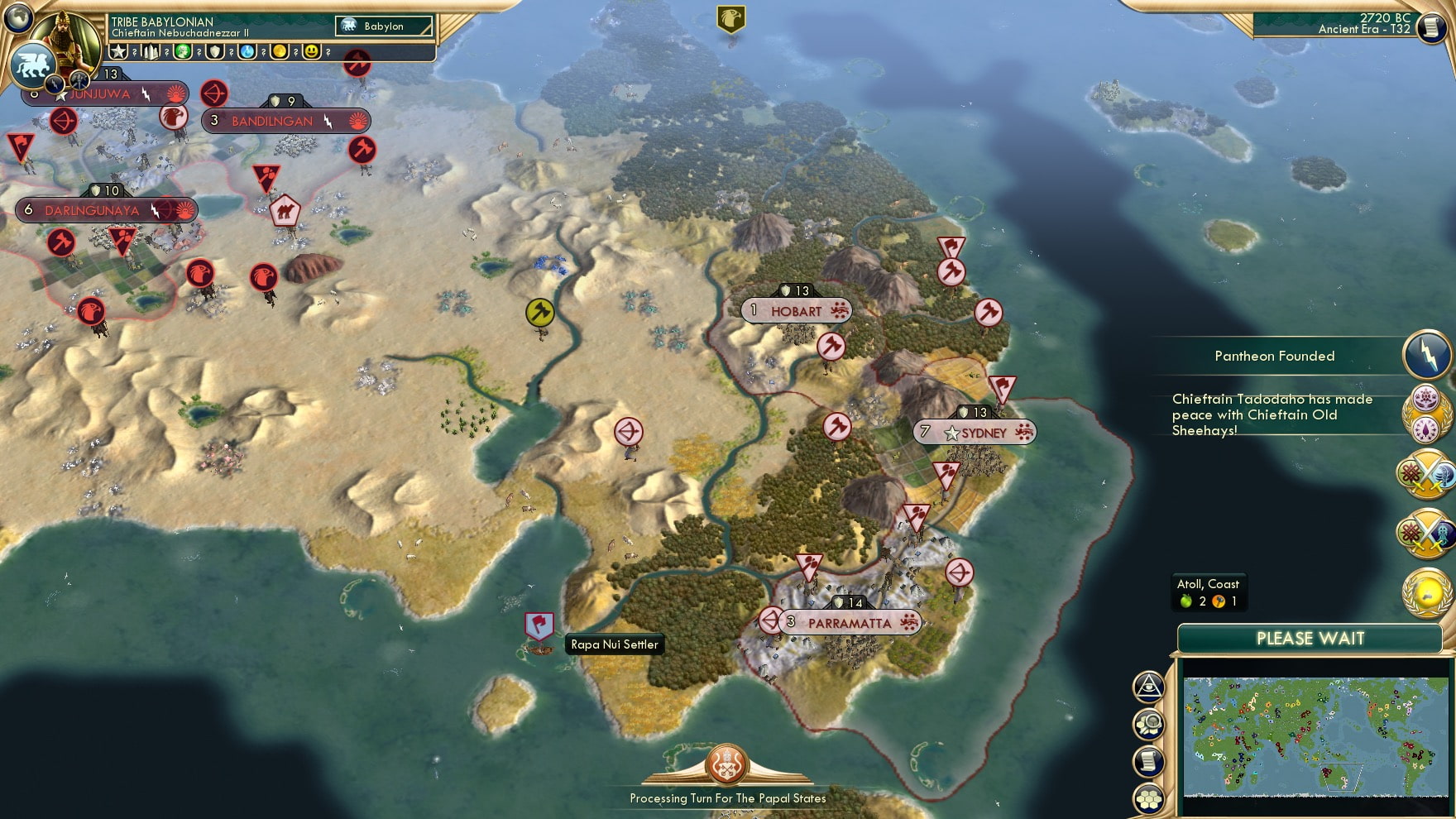Toggle resource icons on the map
Viewport: 1456px width, 819px height.
1148,723
